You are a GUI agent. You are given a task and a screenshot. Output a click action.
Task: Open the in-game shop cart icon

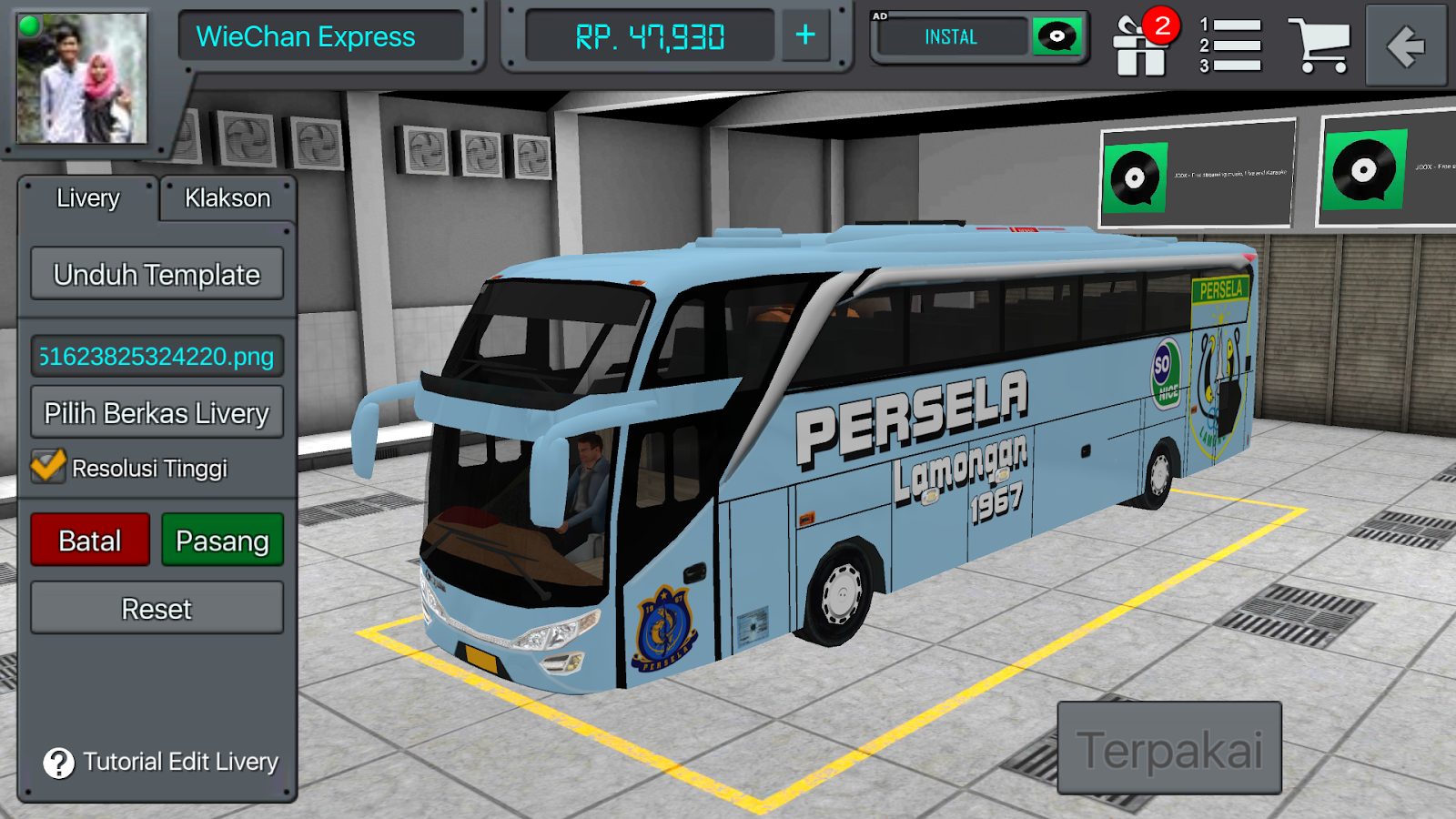tap(1317, 43)
